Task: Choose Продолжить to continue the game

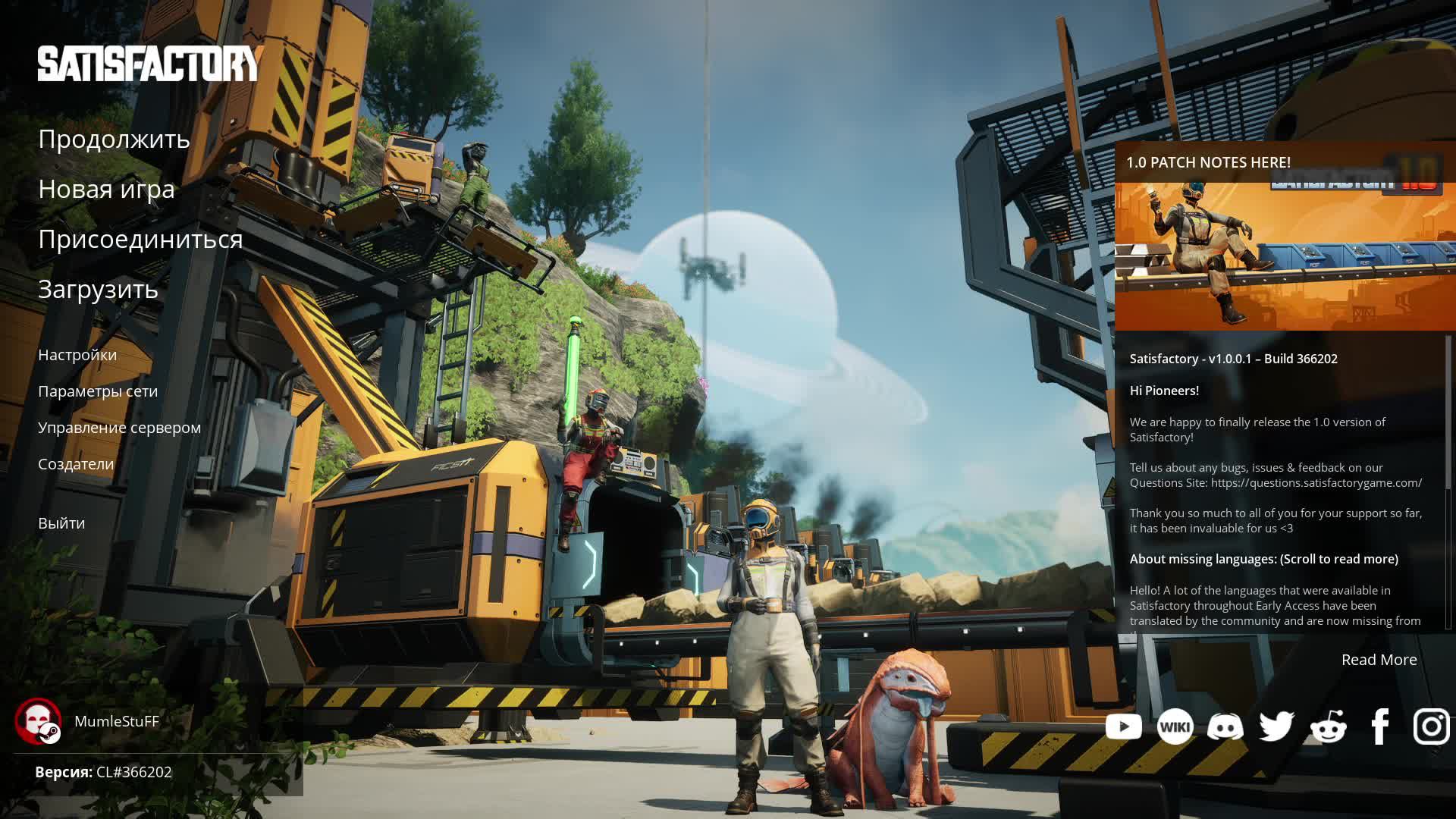Action: click(114, 140)
